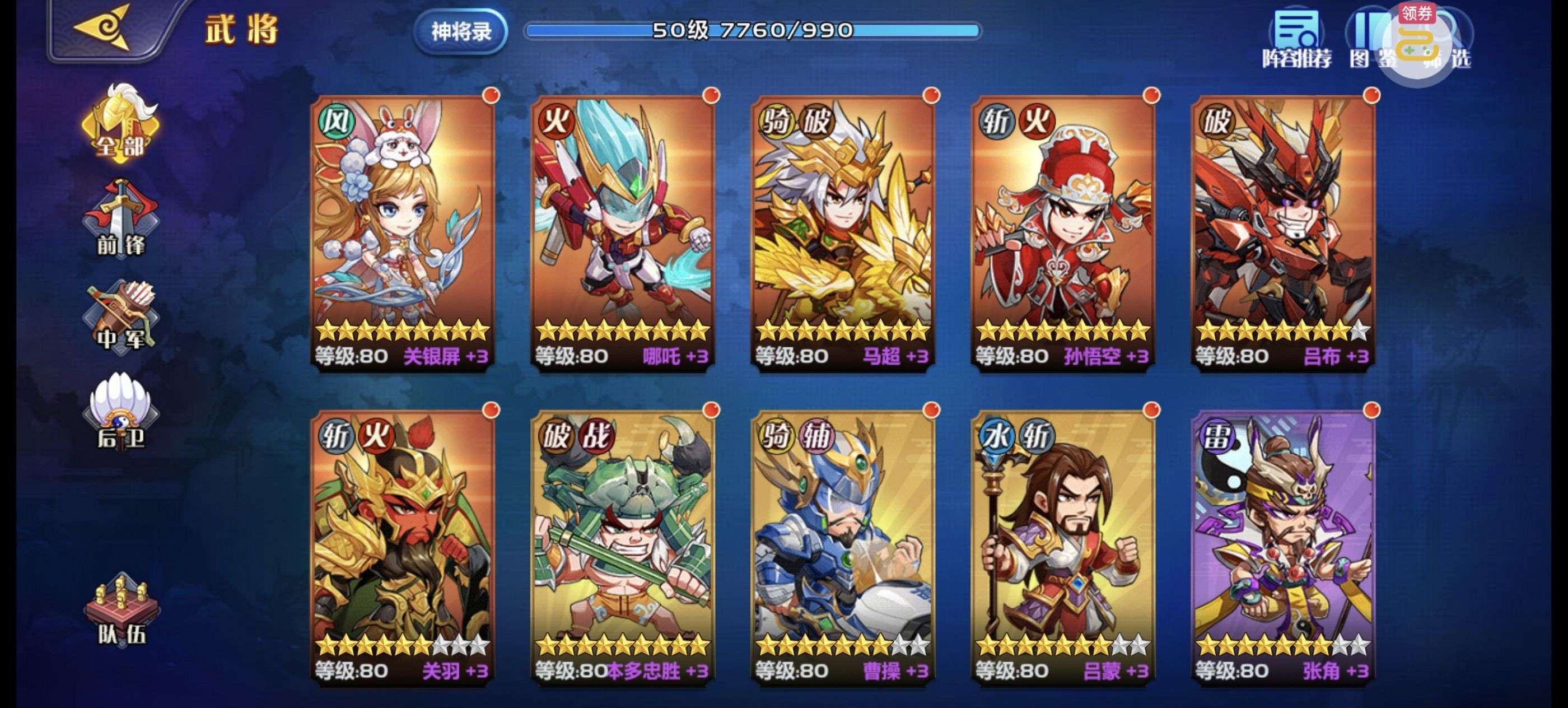The height and width of the screenshot is (708, 1568).
Task: Select the 吕布 hero card
Action: click(x=1282, y=231)
